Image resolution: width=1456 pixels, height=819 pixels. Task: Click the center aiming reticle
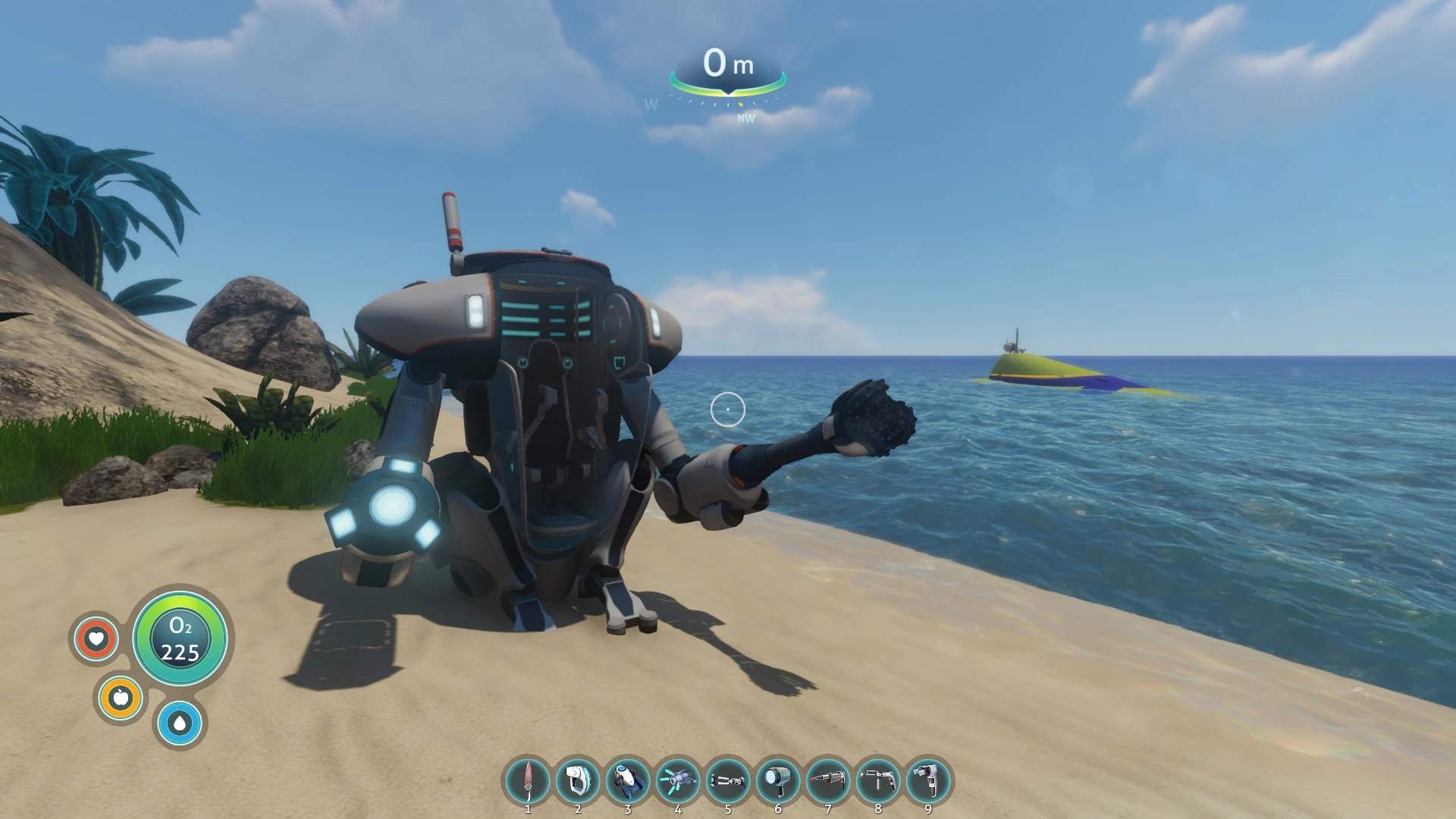728,408
